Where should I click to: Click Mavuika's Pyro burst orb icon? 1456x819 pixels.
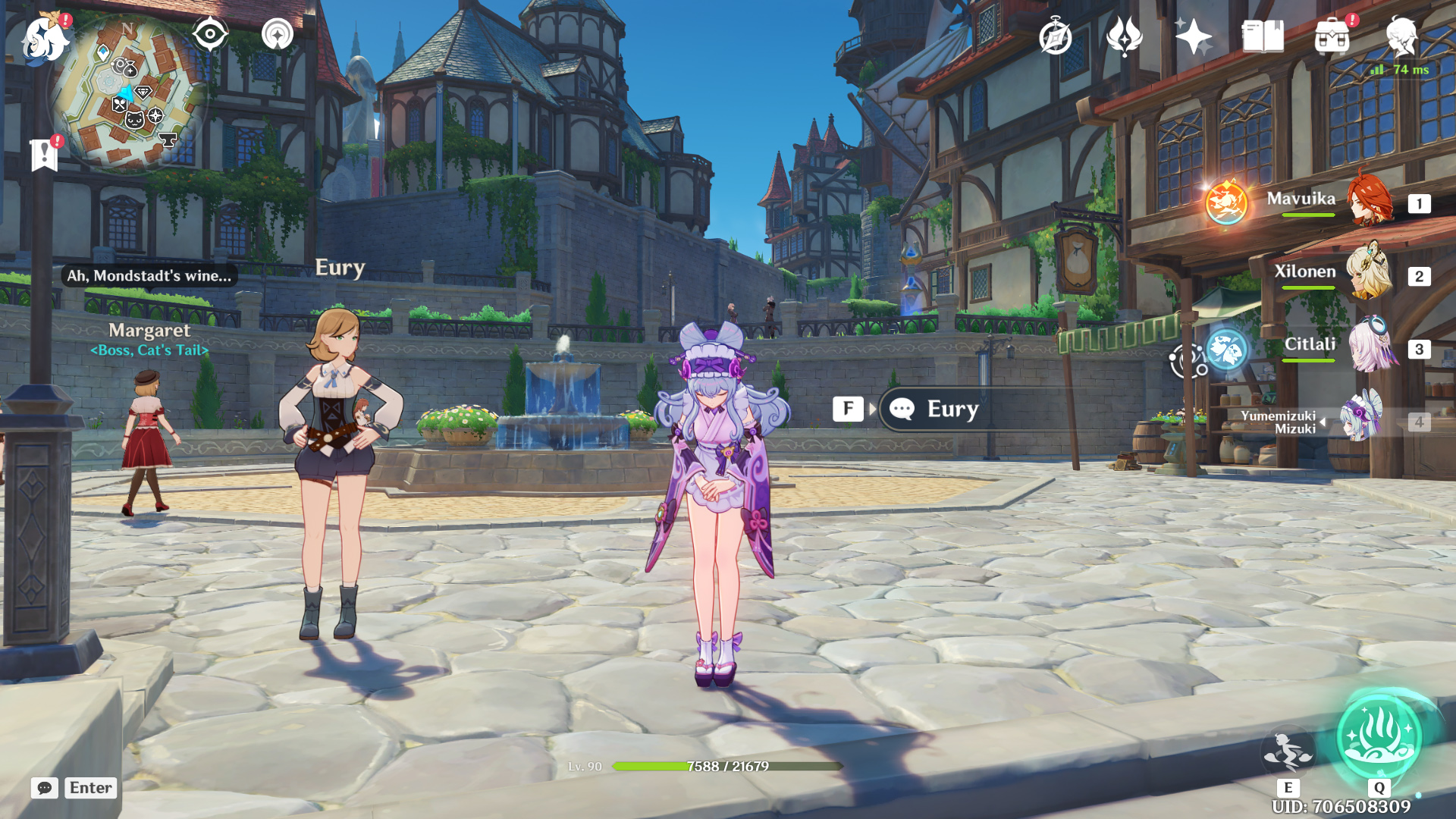pyautogui.click(x=1226, y=203)
